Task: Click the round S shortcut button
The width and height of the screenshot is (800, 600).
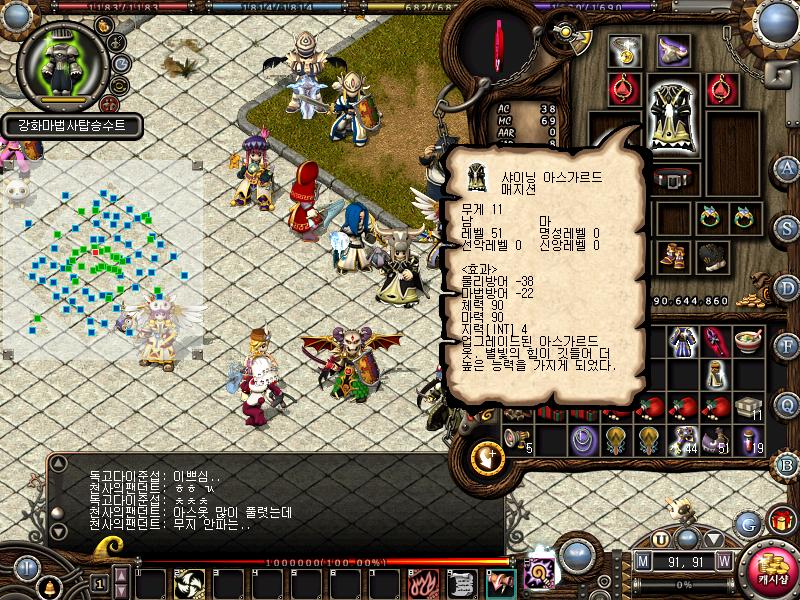Action: (787, 225)
